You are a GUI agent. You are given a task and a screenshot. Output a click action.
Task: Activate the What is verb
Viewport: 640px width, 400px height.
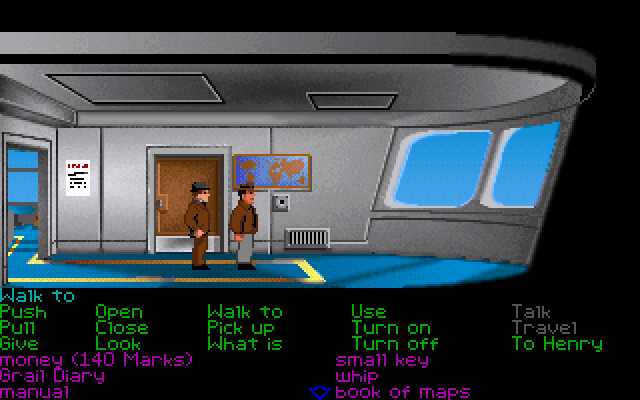244,344
